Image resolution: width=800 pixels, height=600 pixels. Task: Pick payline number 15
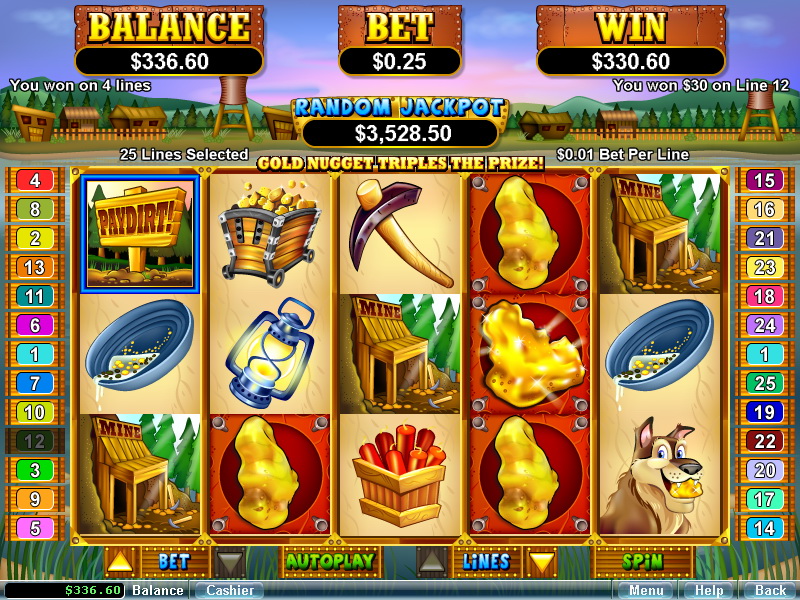(765, 181)
